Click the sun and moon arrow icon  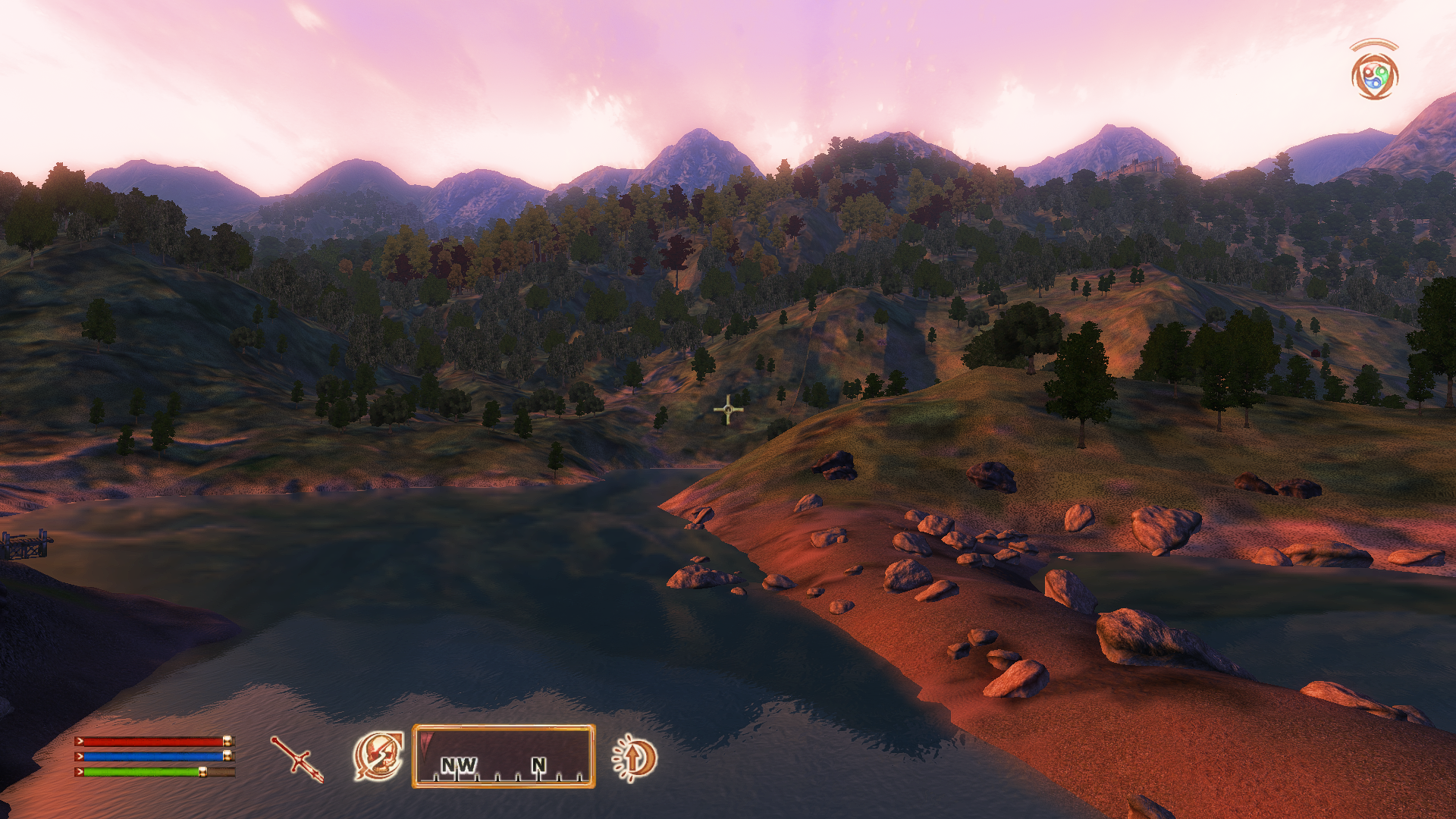click(x=635, y=758)
